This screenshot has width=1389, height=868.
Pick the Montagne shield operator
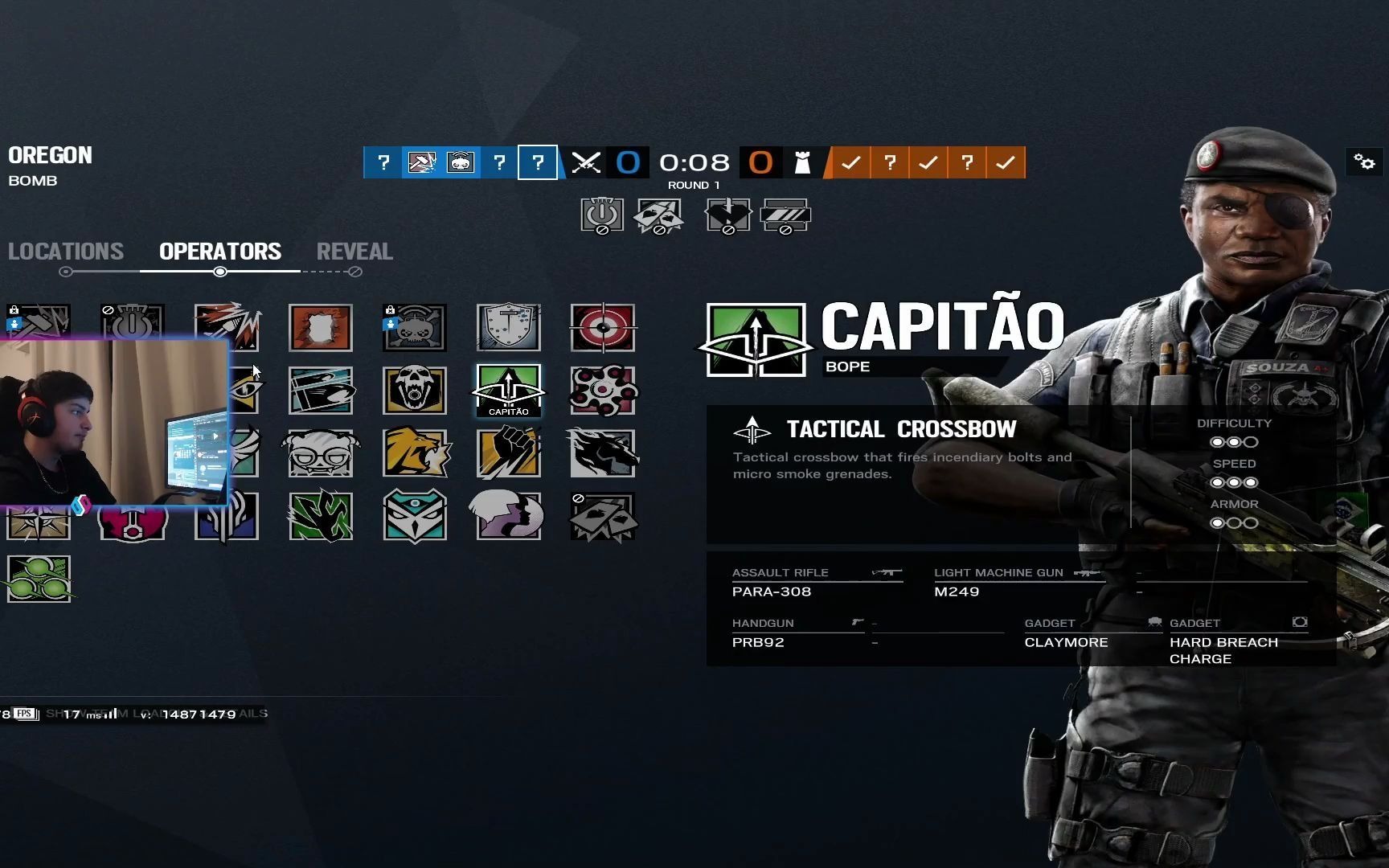coord(508,327)
